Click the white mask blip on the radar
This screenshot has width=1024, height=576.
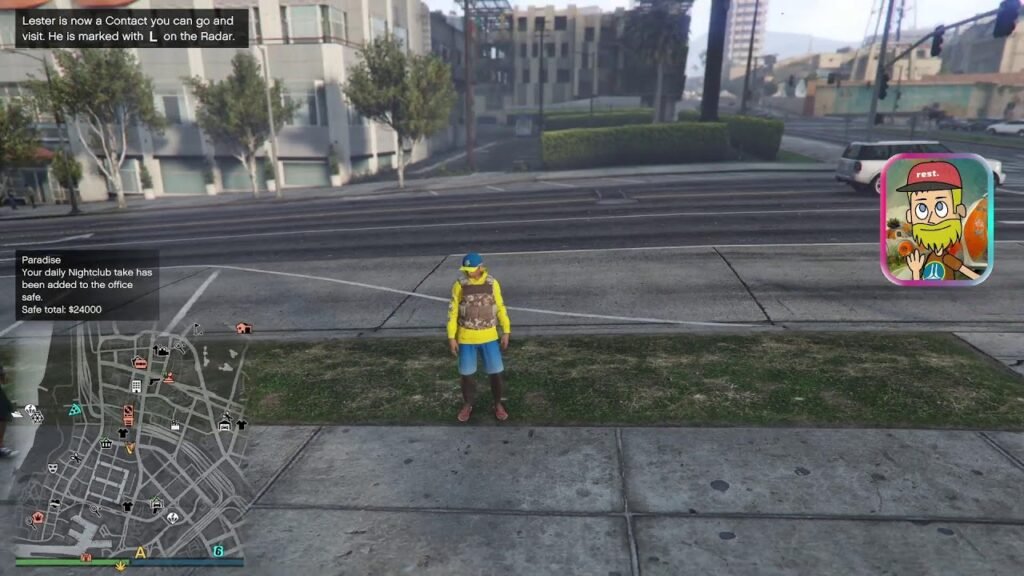point(52,468)
